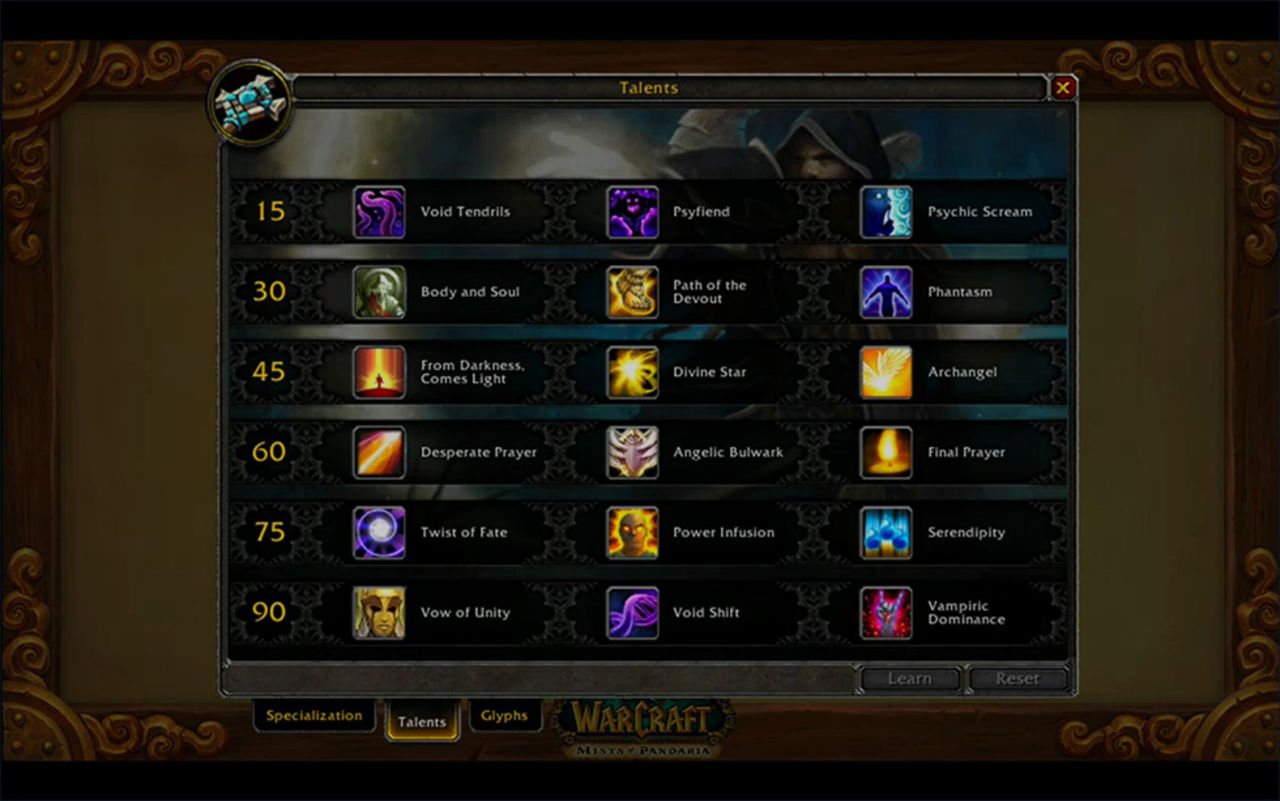Pick the Archangel talent
The image size is (1280, 801).
(887, 372)
